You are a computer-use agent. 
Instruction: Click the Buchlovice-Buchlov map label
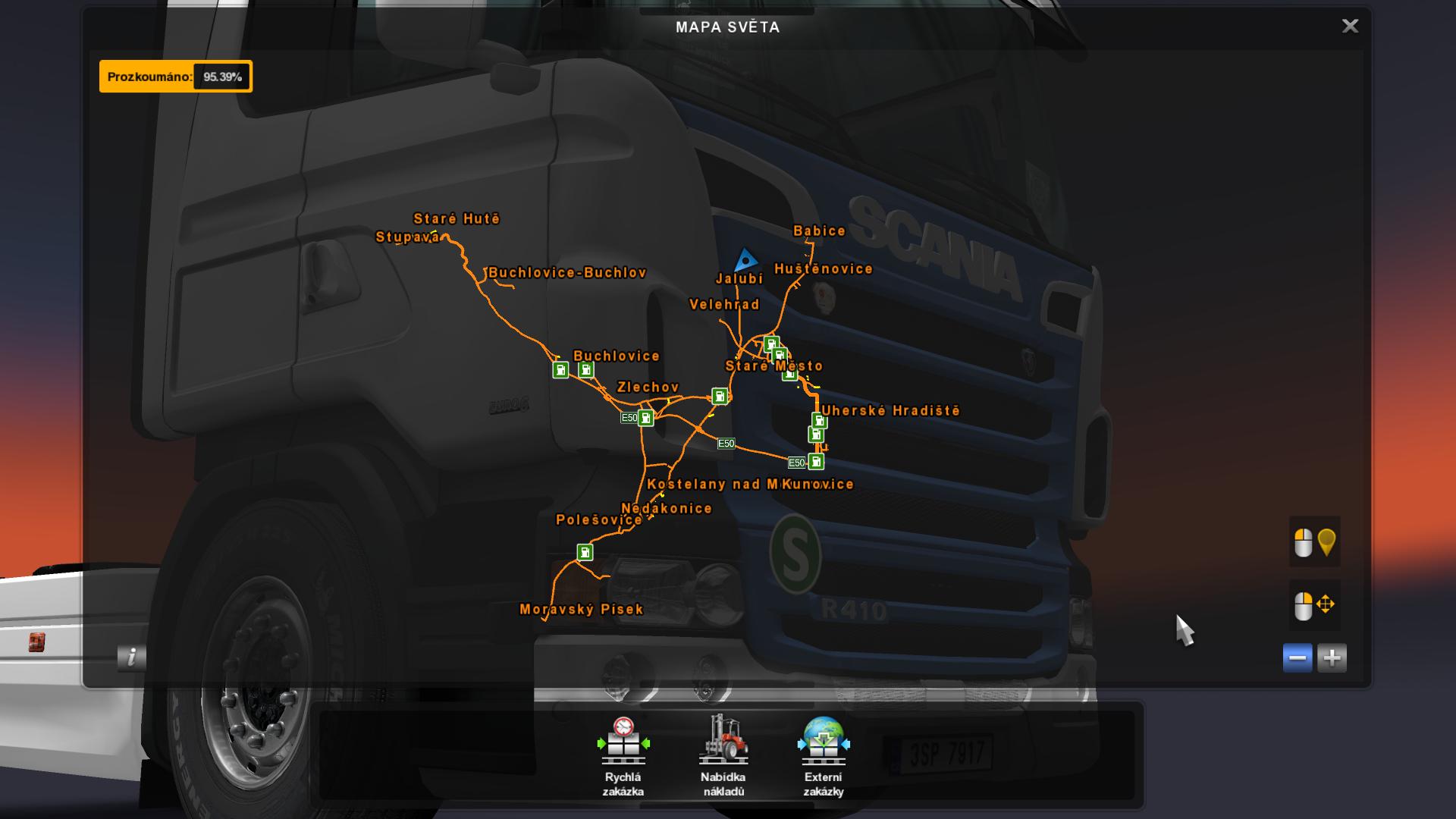[x=567, y=273]
